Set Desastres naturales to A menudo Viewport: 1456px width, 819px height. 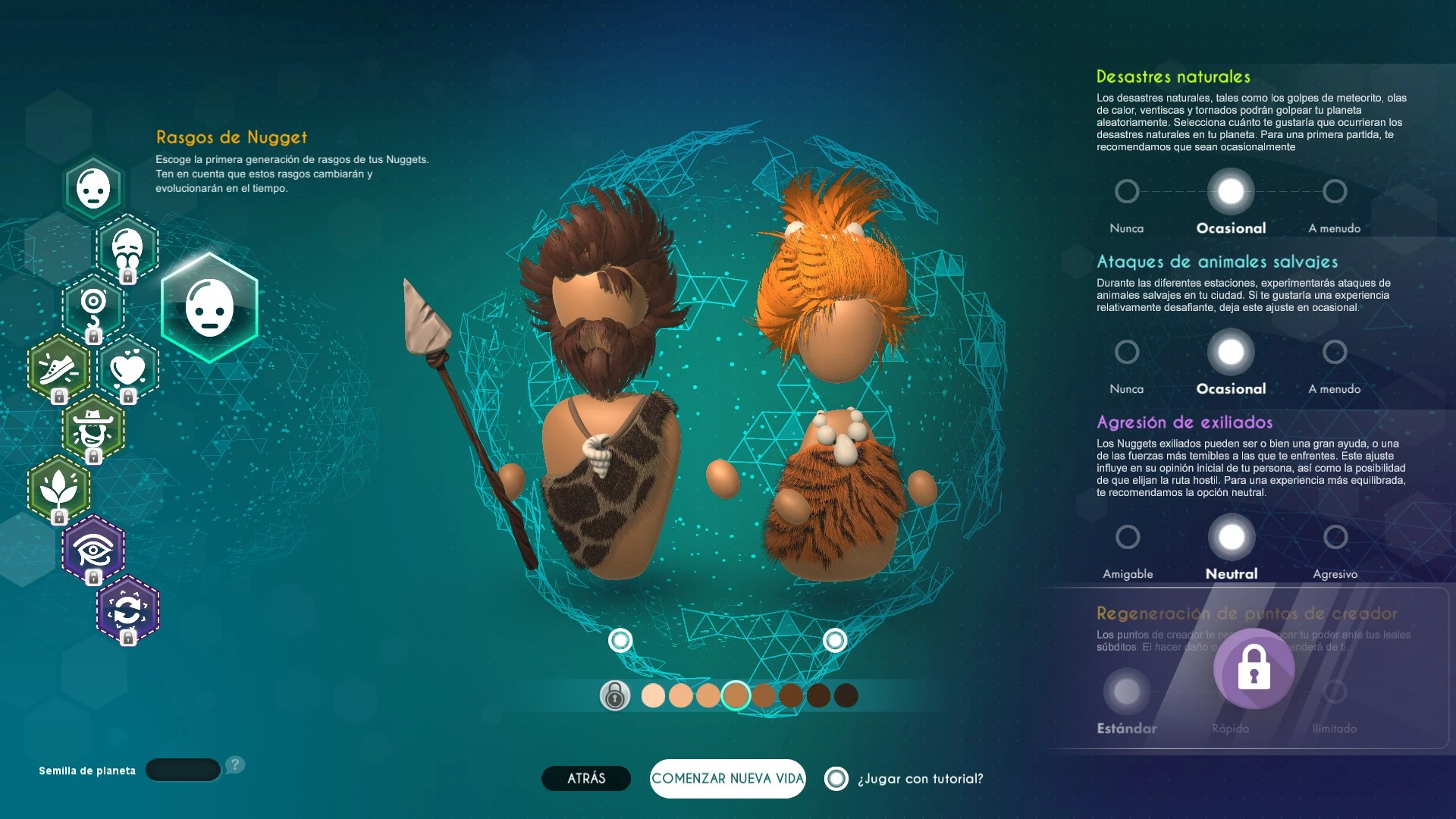[1335, 191]
